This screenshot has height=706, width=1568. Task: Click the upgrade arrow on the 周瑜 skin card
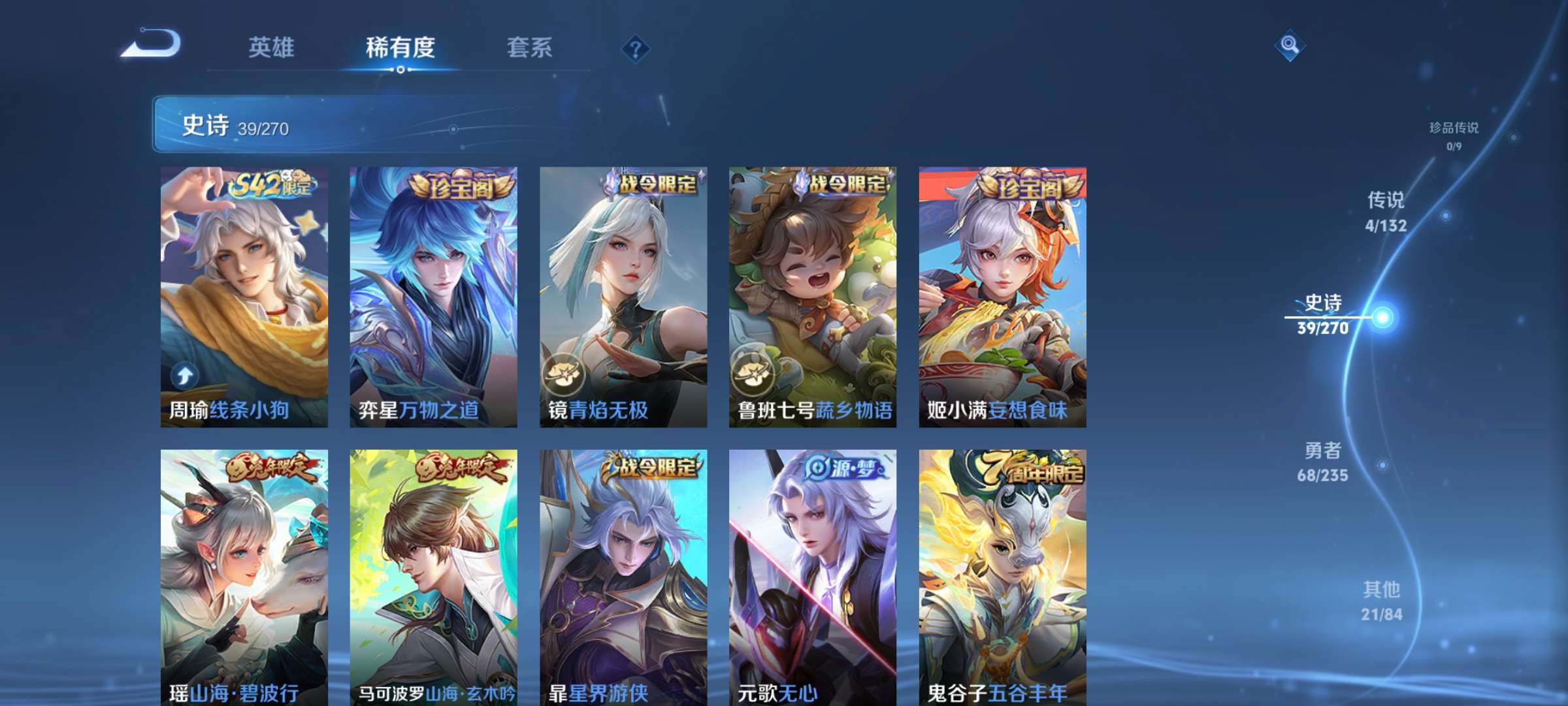(x=185, y=376)
